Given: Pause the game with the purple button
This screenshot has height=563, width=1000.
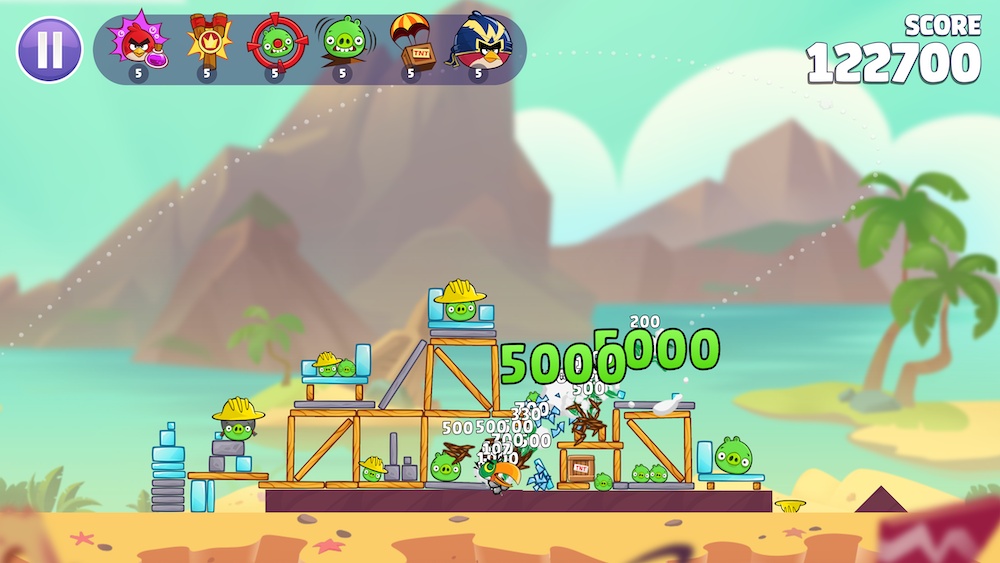Looking at the screenshot, I should tap(49, 49).
